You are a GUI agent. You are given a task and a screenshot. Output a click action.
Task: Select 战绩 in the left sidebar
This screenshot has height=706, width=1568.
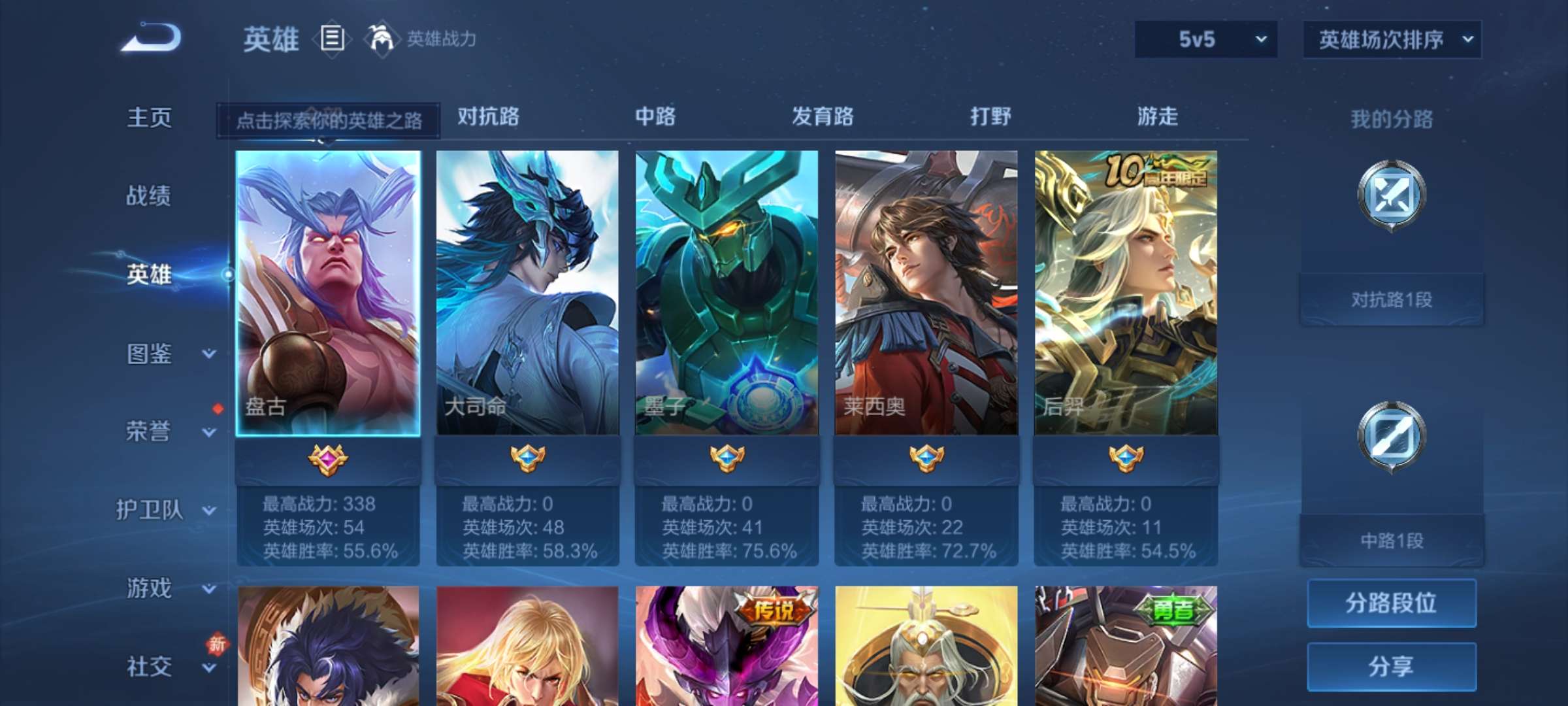click(x=150, y=196)
